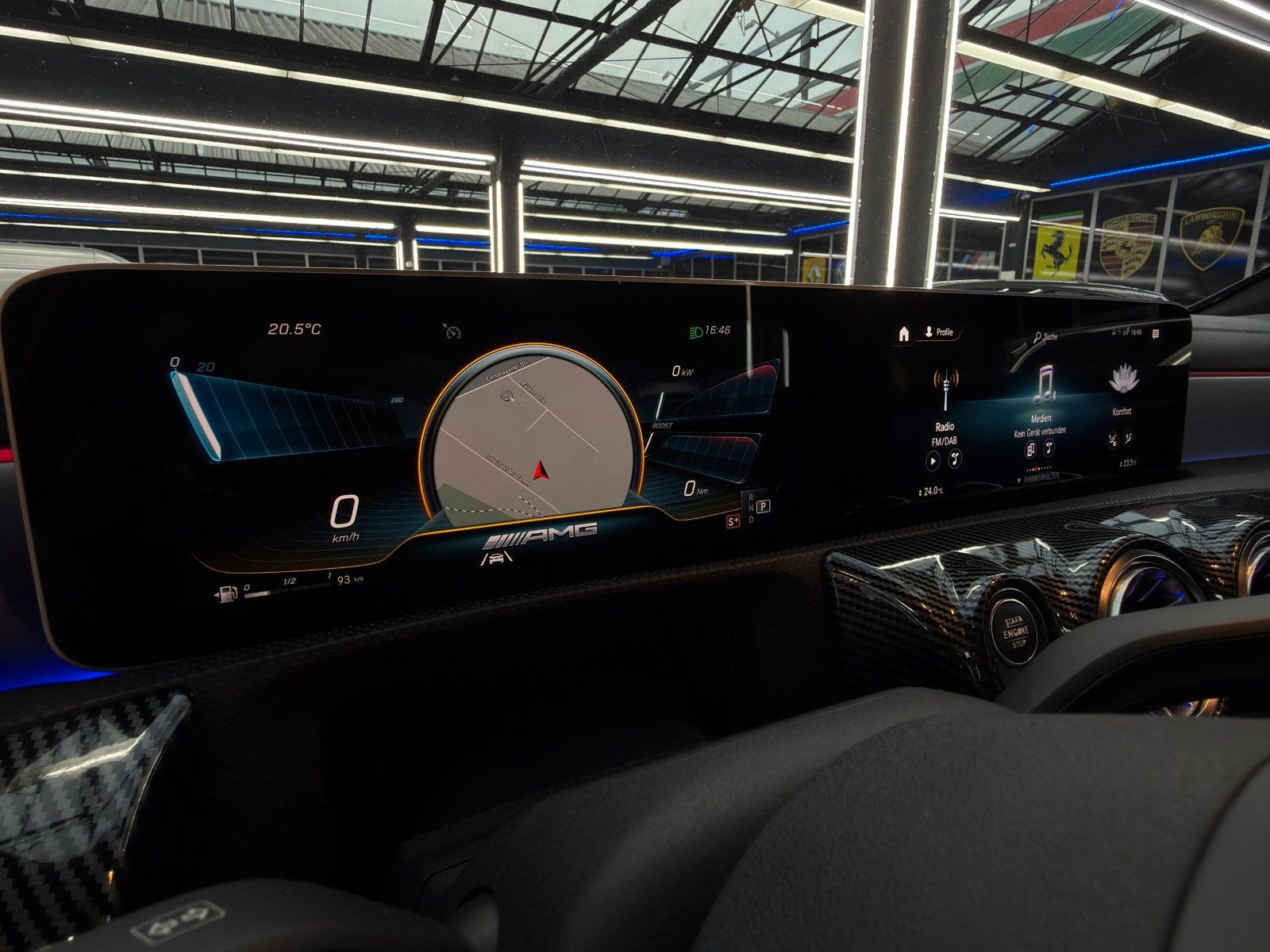The image size is (1270, 952).
Task: Adjust the 23.5°C passenger temperature control
Action: pyautogui.click(x=1127, y=462)
